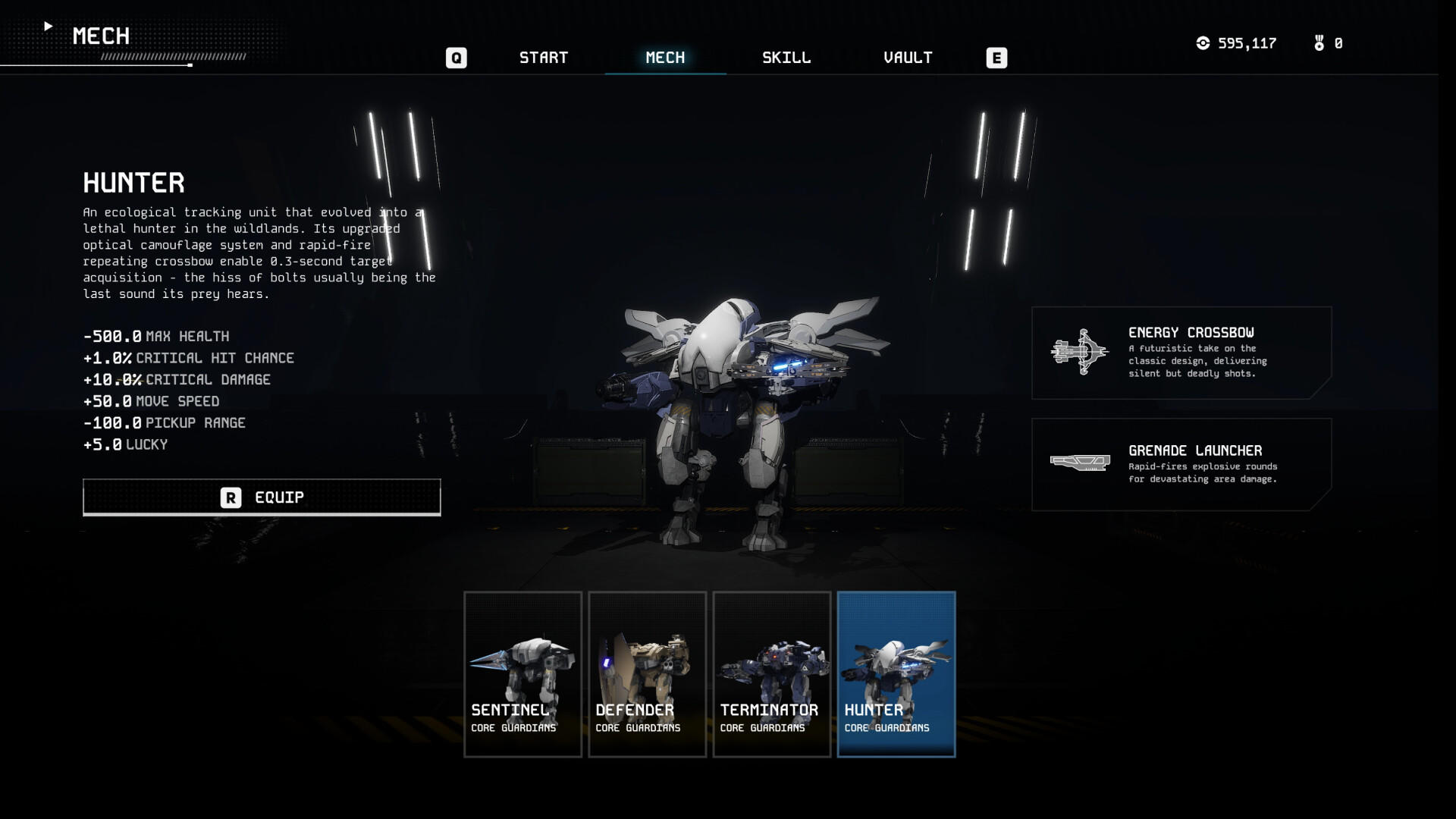Select the MECH tab
The width and height of the screenshot is (1456, 819).
pyautogui.click(x=665, y=57)
